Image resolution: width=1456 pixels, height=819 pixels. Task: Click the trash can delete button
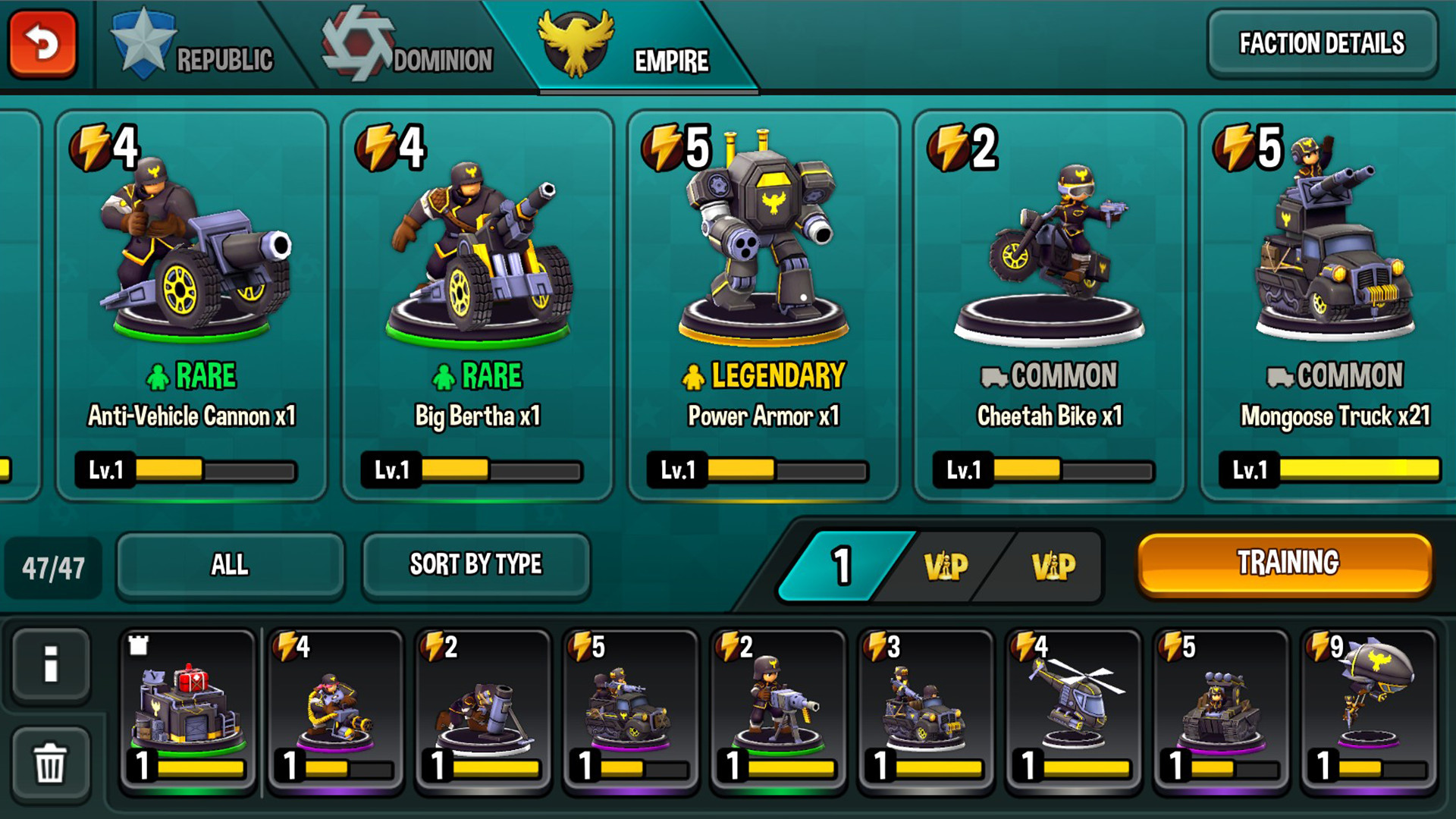[51, 762]
